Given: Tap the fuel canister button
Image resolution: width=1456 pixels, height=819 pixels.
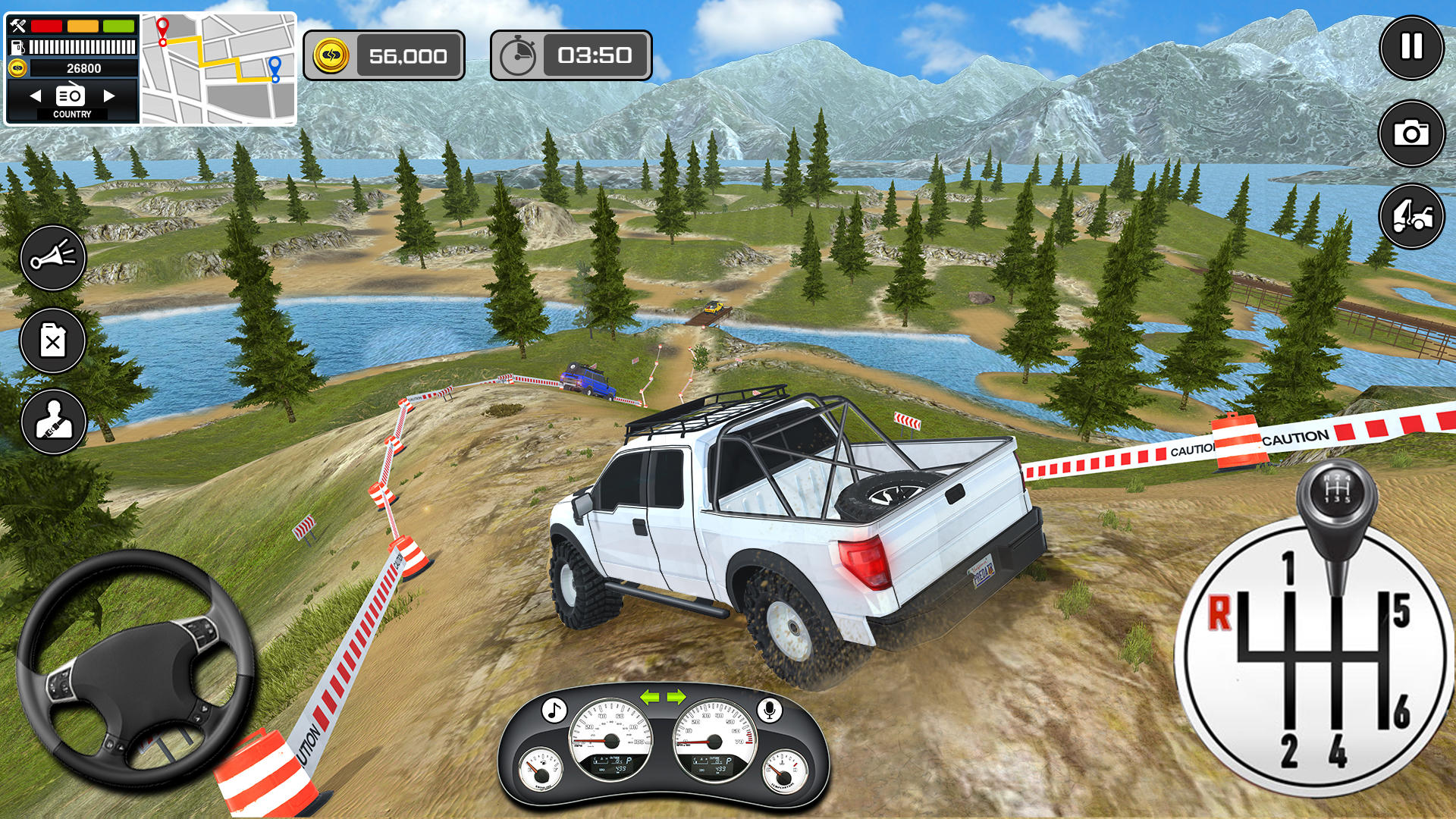Looking at the screenshot, I should [x=53, y=341].
